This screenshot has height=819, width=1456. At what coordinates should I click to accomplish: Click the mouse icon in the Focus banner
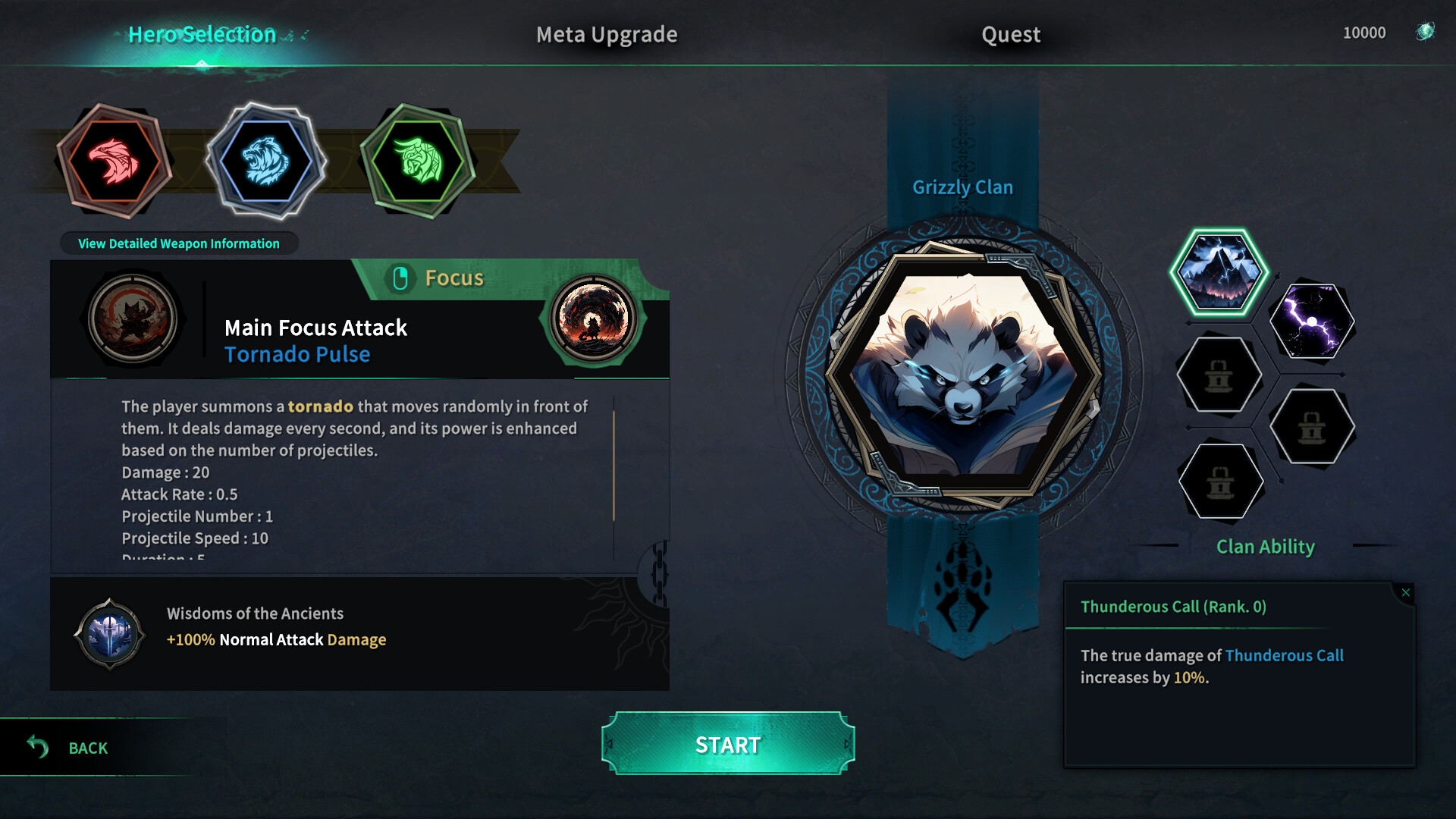click(401, 278)
